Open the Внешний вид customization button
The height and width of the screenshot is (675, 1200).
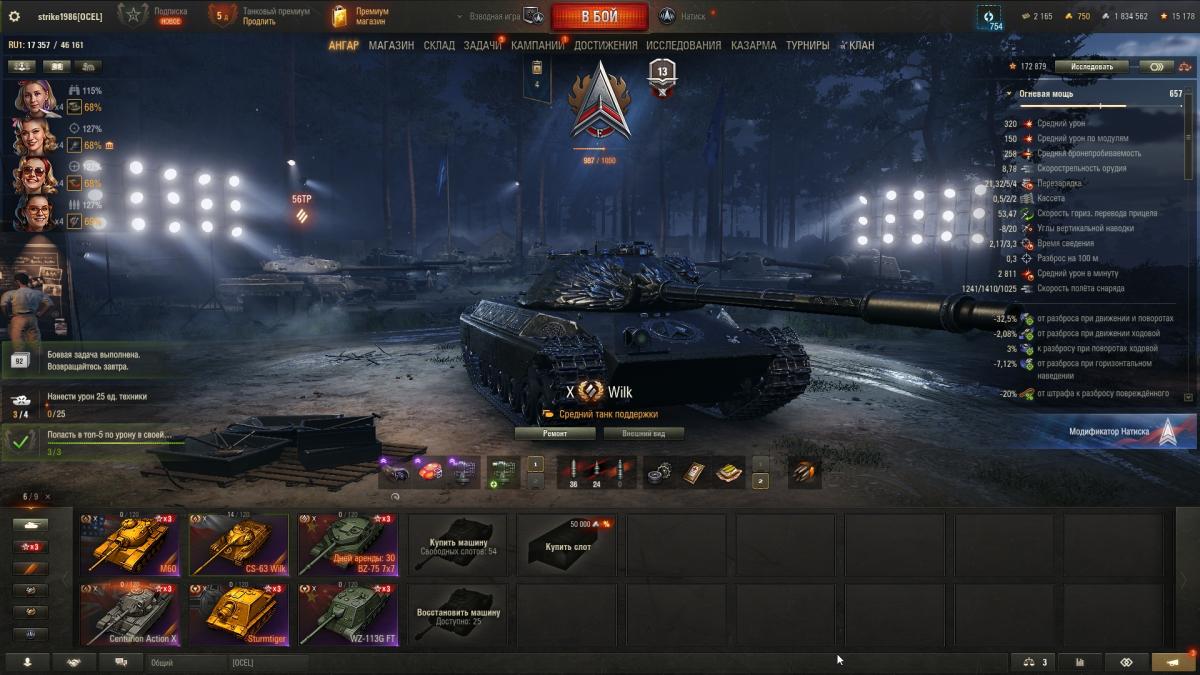click(x=642, y=434)
